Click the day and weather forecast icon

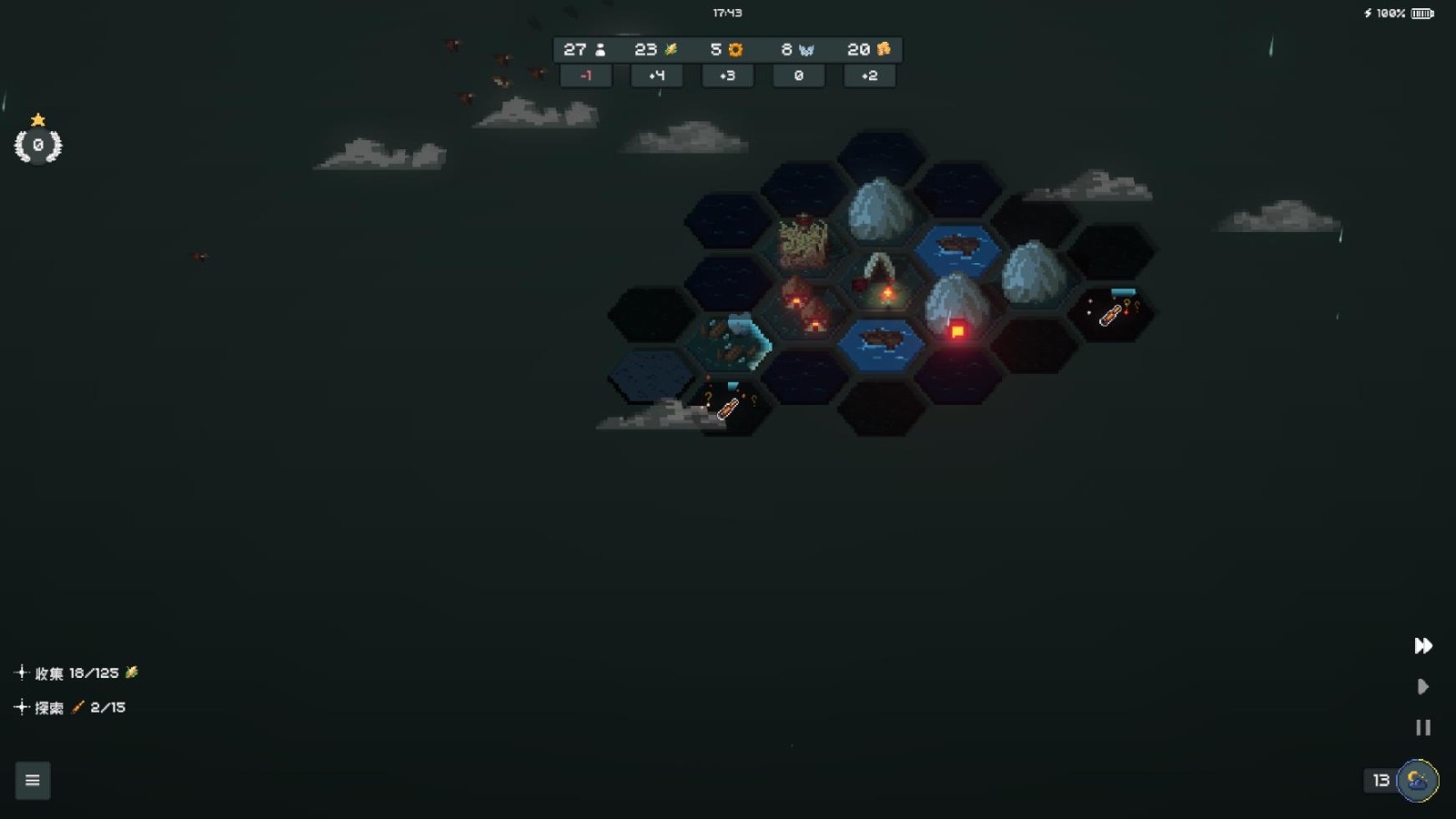(1417, 780)
